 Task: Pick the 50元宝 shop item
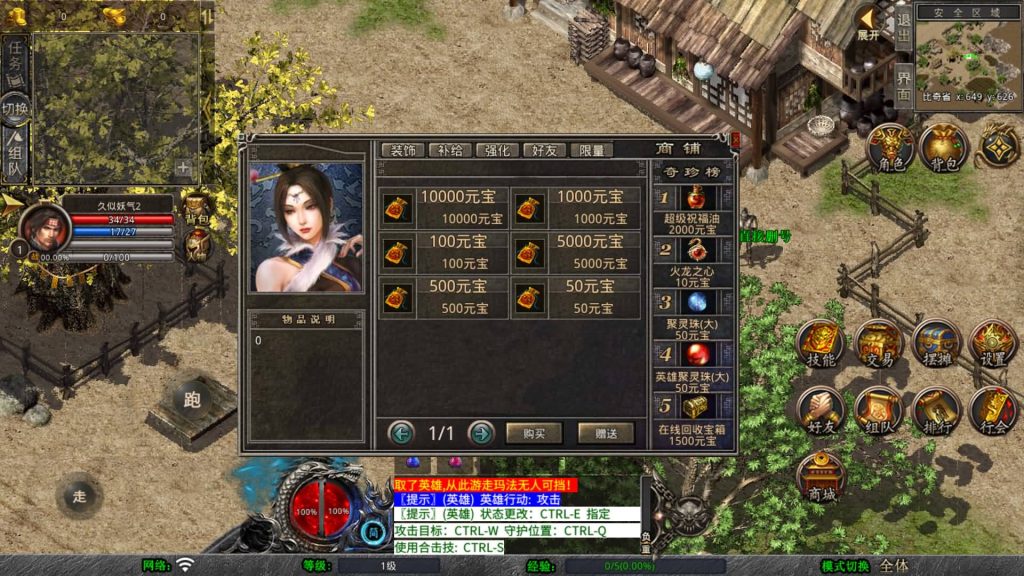tap(575, 297)
